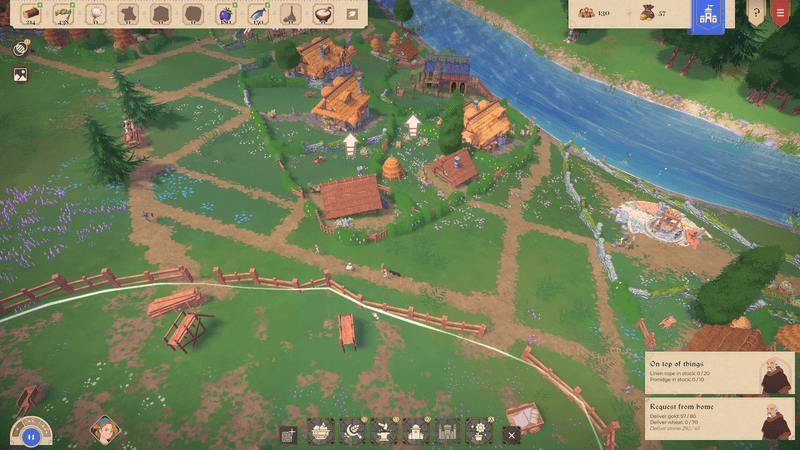Select the wood logs resource icon

tap(31, 14)
